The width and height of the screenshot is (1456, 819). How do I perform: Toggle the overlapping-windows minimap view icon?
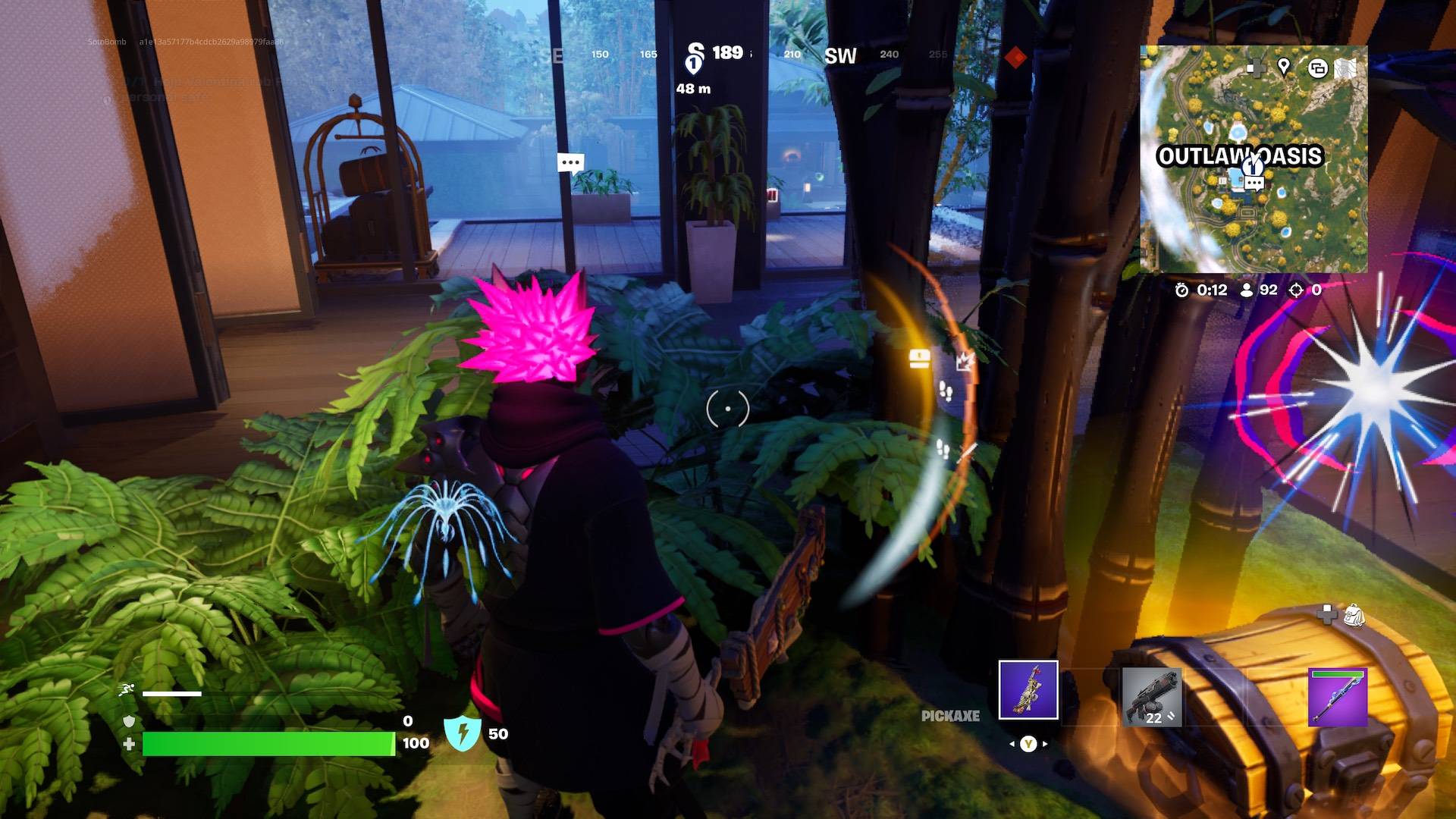pos(1317,68)
